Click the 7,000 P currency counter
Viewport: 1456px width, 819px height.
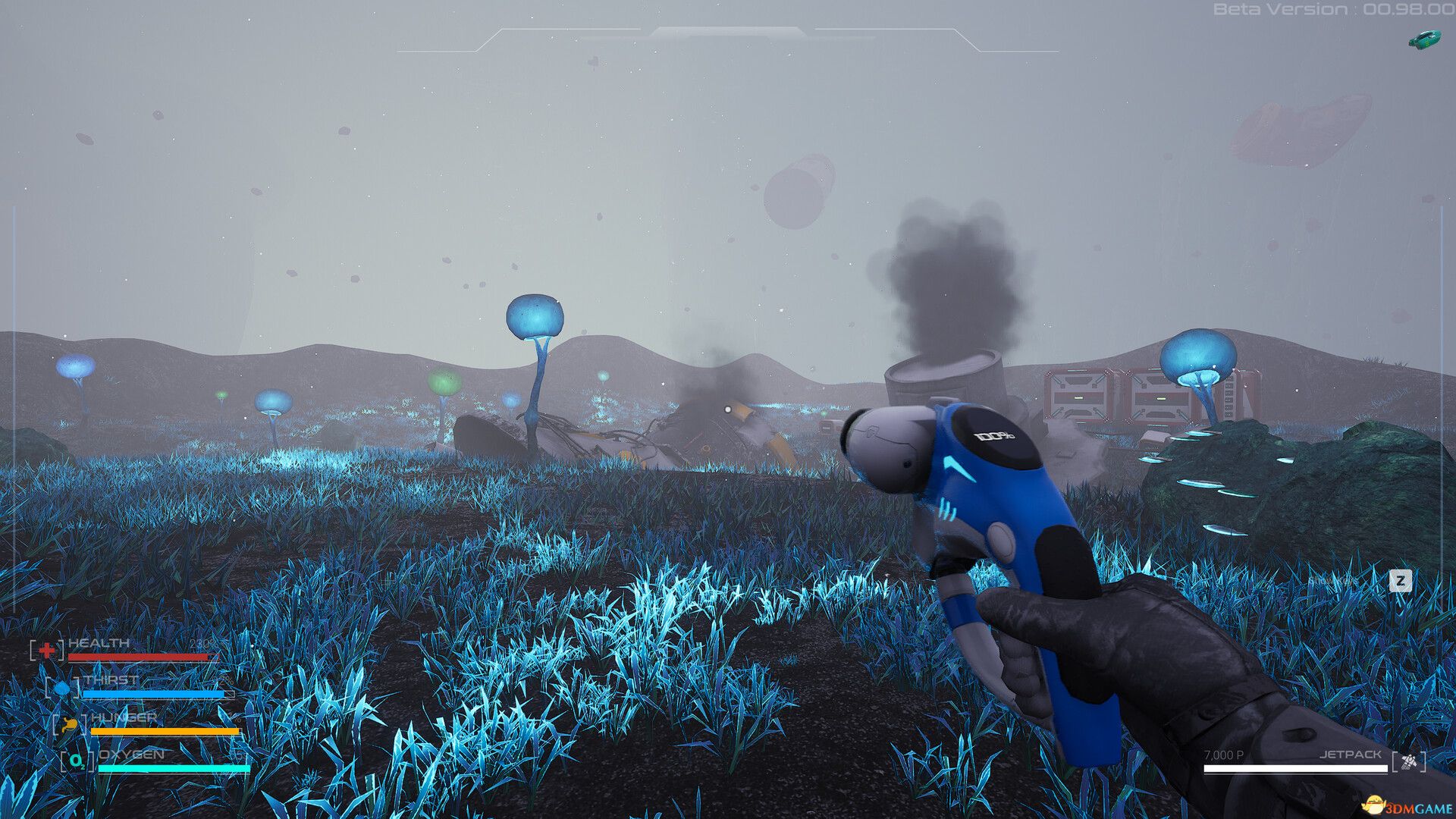pyautogui.click(x=1224, y=755)
